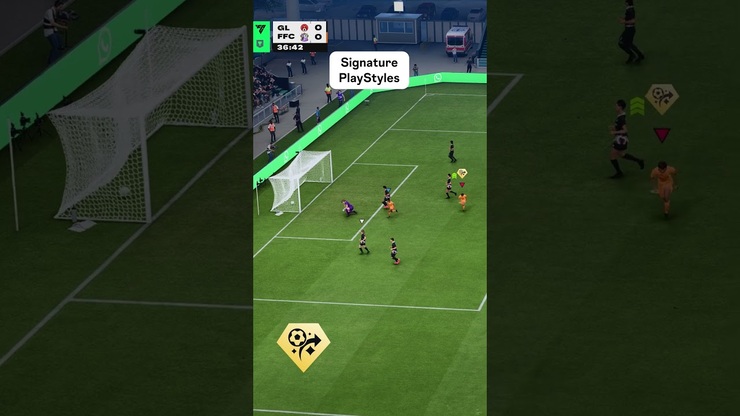Image resolution: width=740 pixels, height=416 pixels.
Task: Select the biggest gold PlayStyle+ diamond badge
Action: pos(303,346)
